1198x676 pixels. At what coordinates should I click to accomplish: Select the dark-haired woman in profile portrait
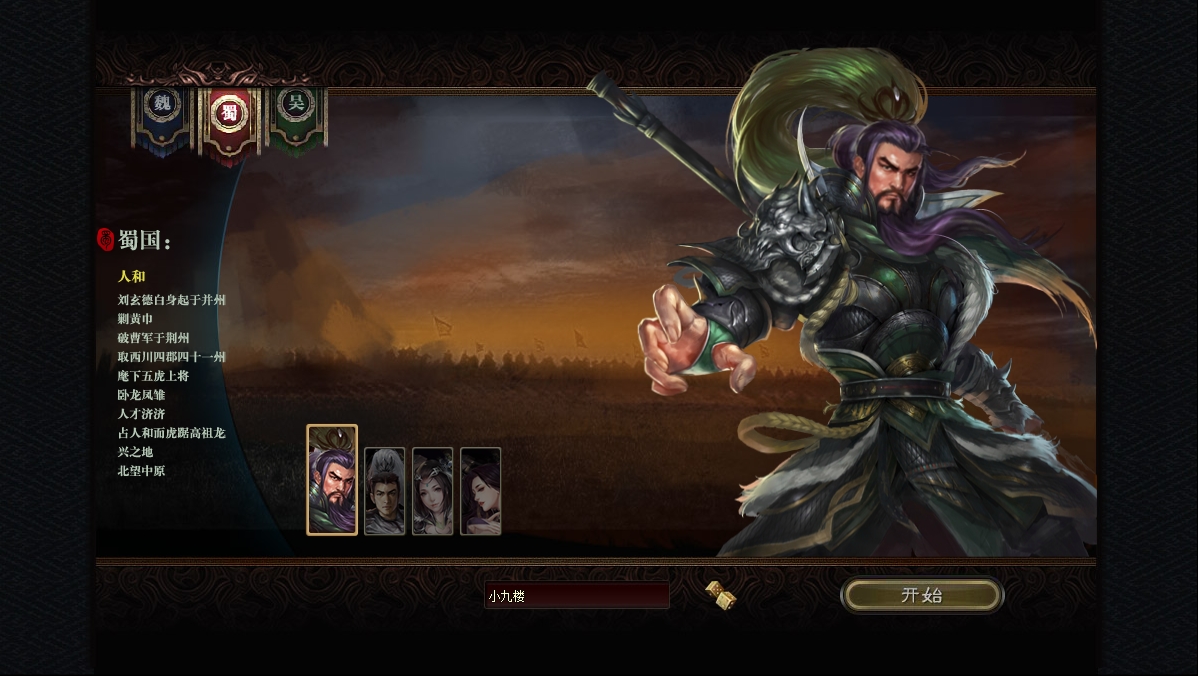[x=481, y=491]
